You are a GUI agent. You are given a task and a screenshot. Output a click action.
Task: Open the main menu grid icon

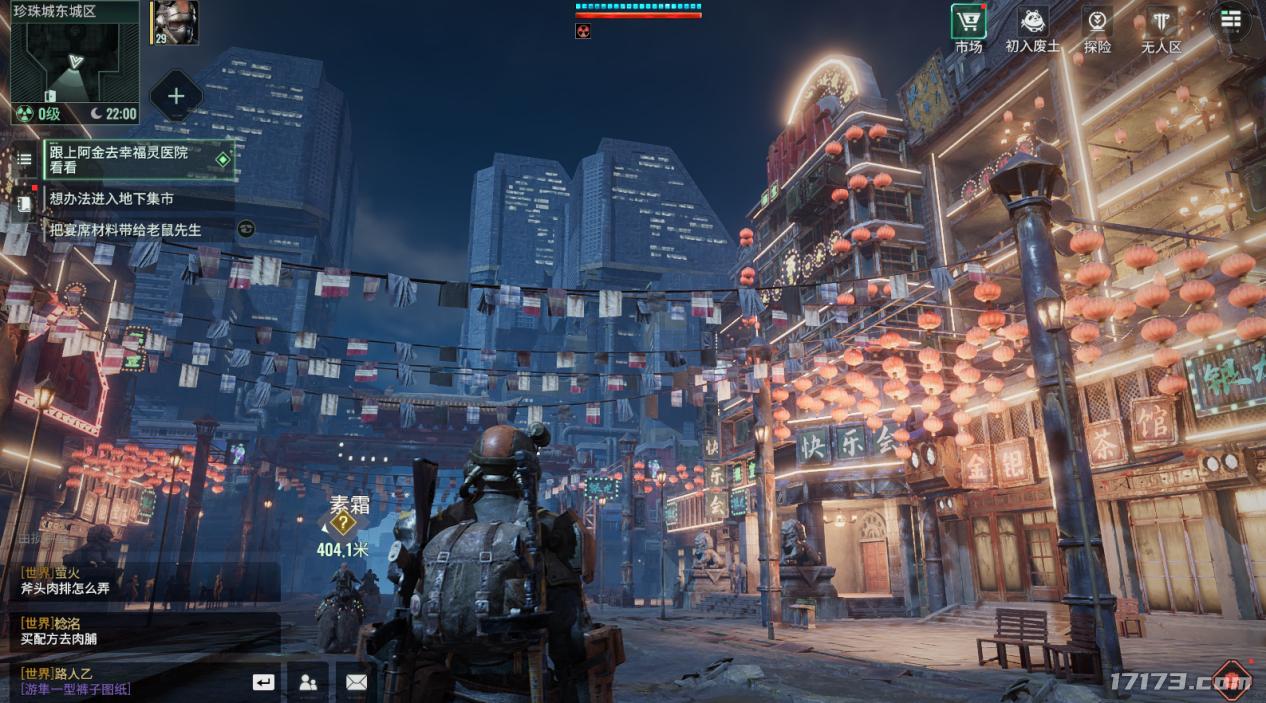tap(1230, 20)
